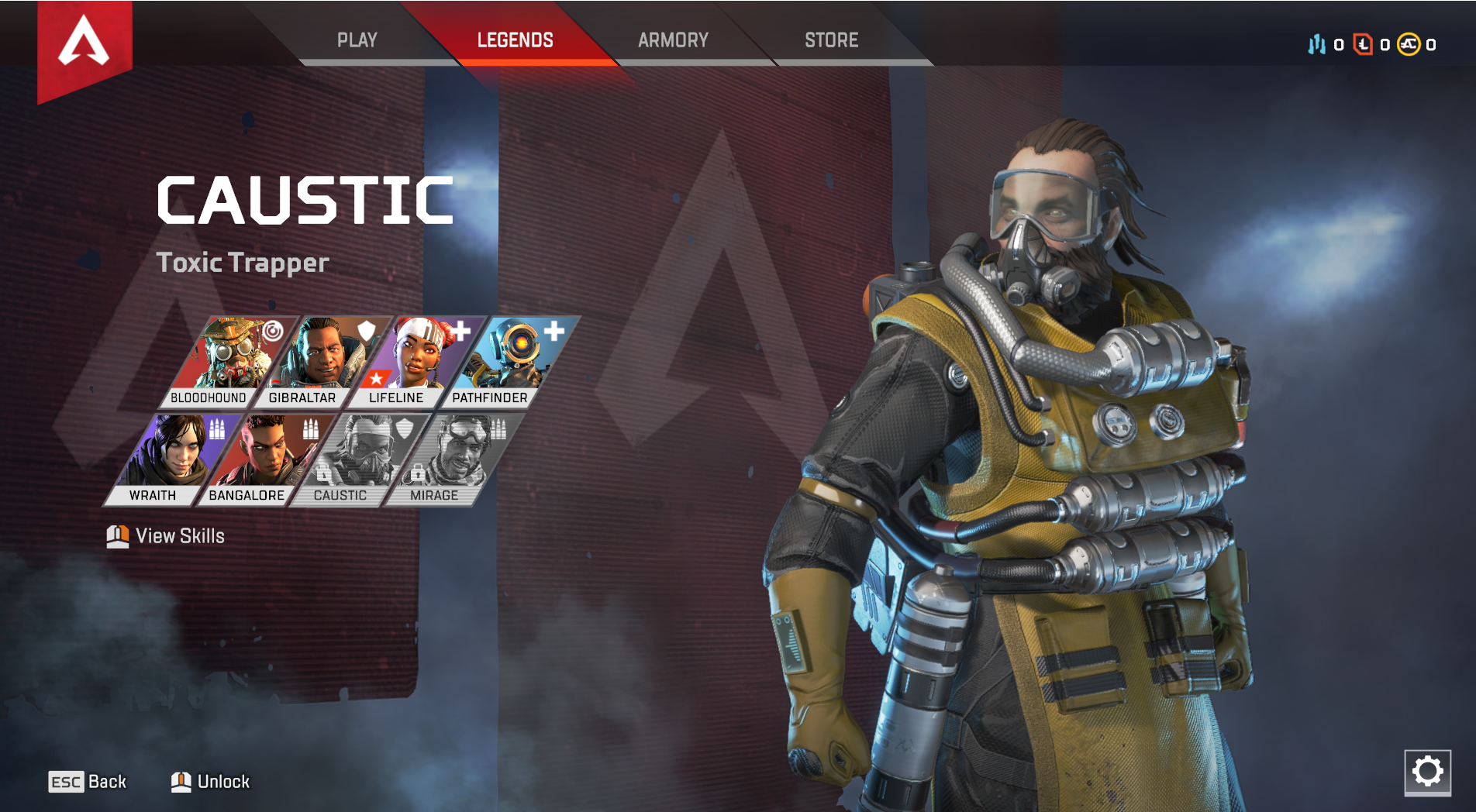Image resolution: width=1476 pixels, height=812 pixels.
Task: Open the ARMORY tab
Action: tap(673, 40)
